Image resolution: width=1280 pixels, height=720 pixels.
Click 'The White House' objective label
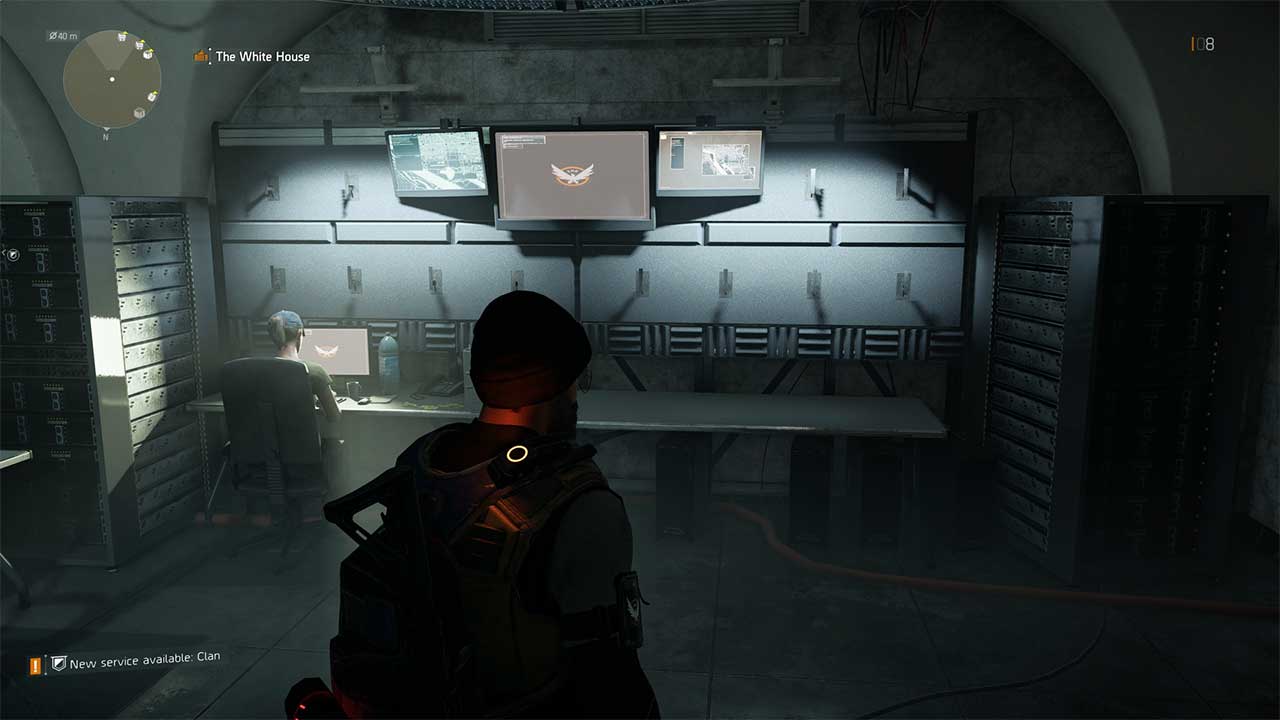[x=261, y=57]
